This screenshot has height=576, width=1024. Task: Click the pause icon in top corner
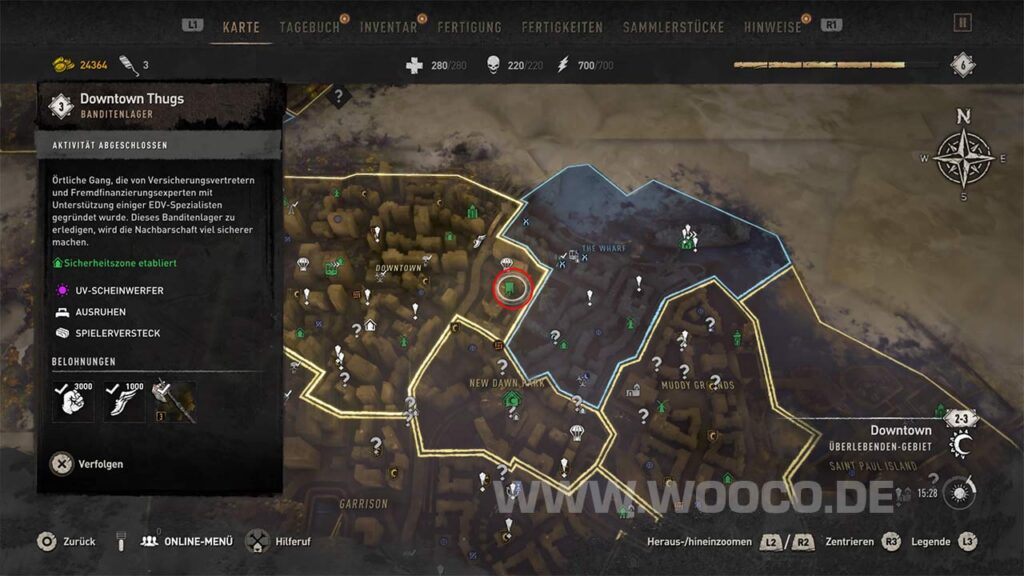click(x=963, y=23)
